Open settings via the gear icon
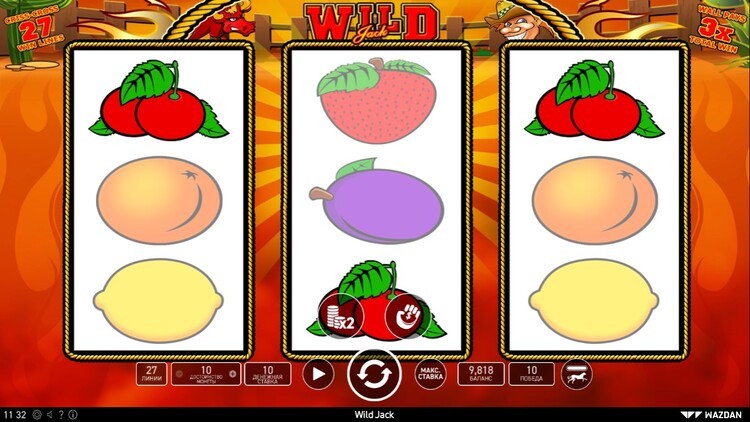Viewport: 750px width, 422px height. pyautogui.click(x=37, y=414)
